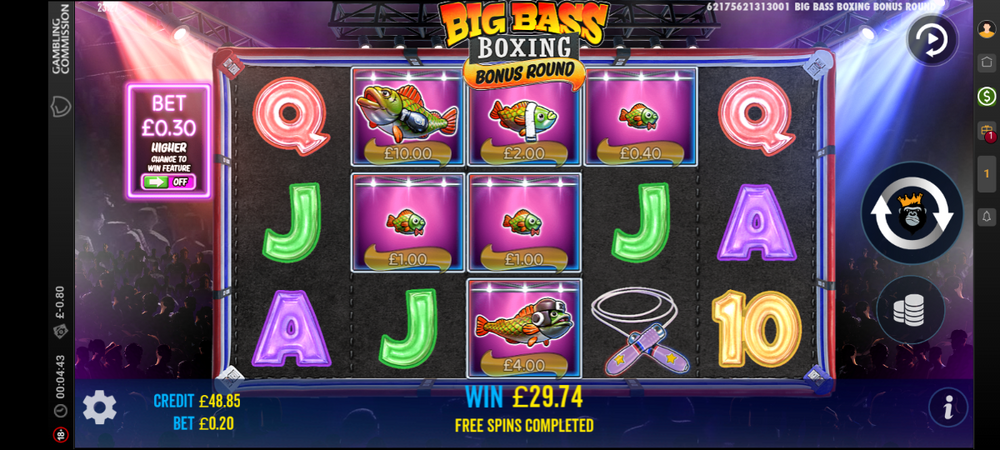Screen dimensions: 1000x450
Task: Go to the casino home lobby
Action: pyautogui.click(x=986, y=62)
